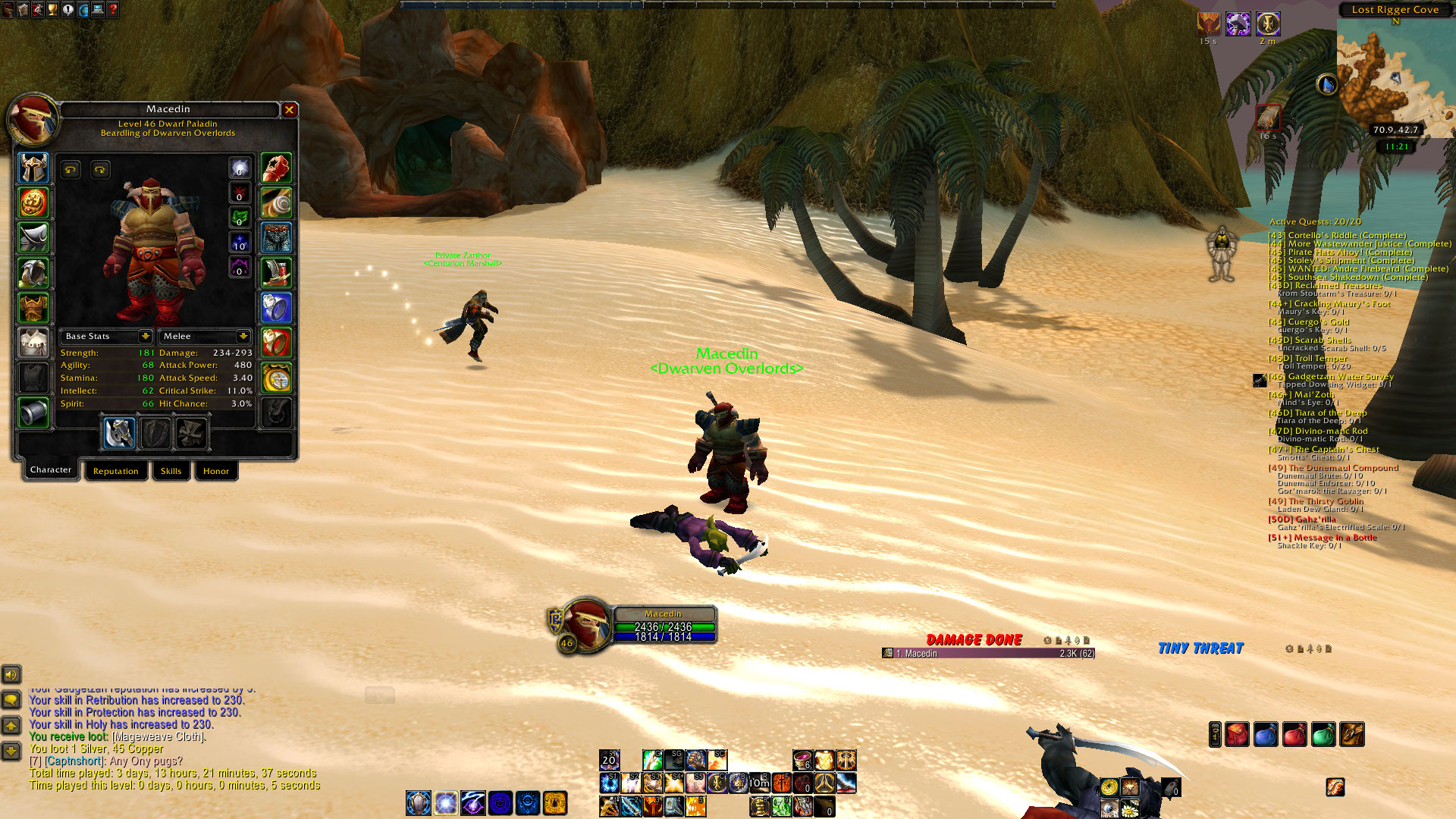Image resolution: width=1456 pixels, height=819 pixels.
Task: Open The Dunemaul Compound quest entry
Action: 1343,468
